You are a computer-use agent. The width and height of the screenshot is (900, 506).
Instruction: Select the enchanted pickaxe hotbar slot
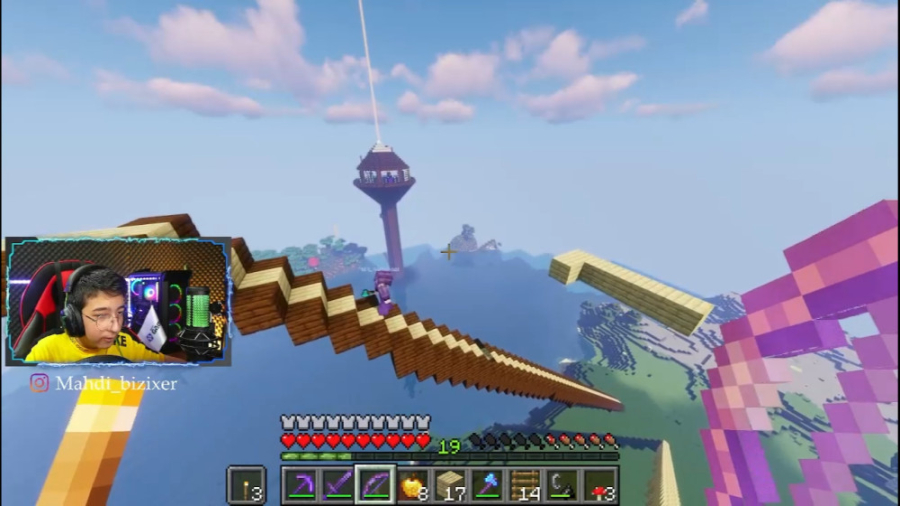tap(301, 485)
